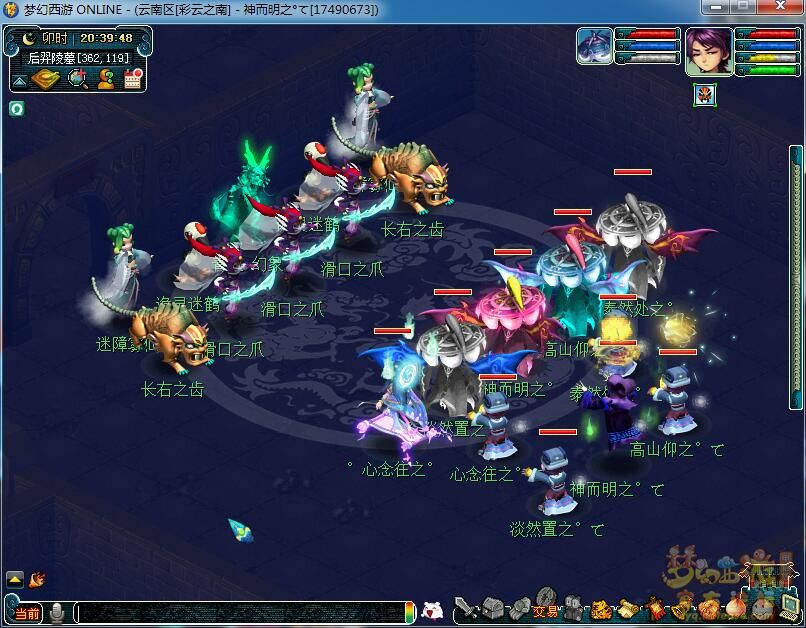Switch the 当前 chat channel button
The image size is (806, 628).
(x=26, y=612)
